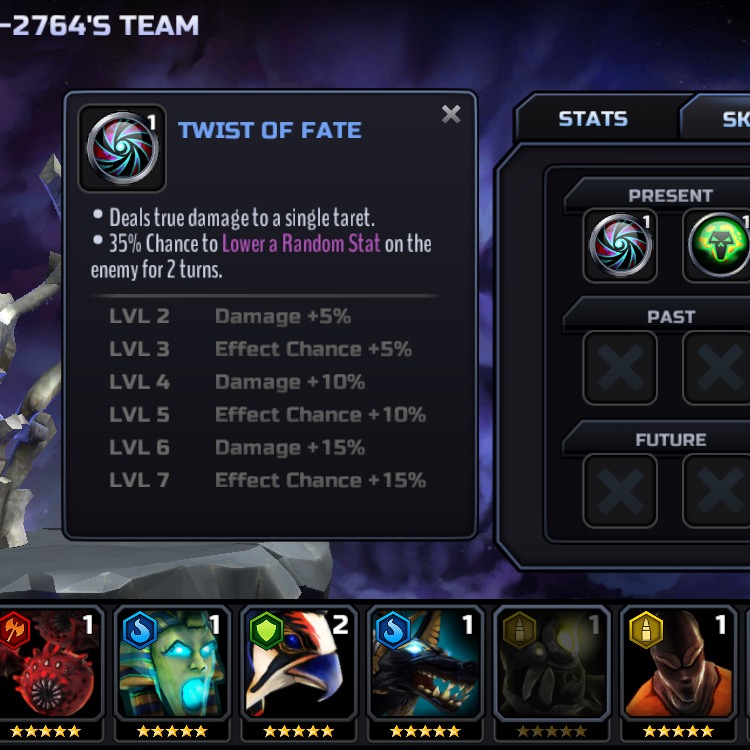Select the Twist of Fate skill under Present
750x750 pixels.
tap(620, 244)
